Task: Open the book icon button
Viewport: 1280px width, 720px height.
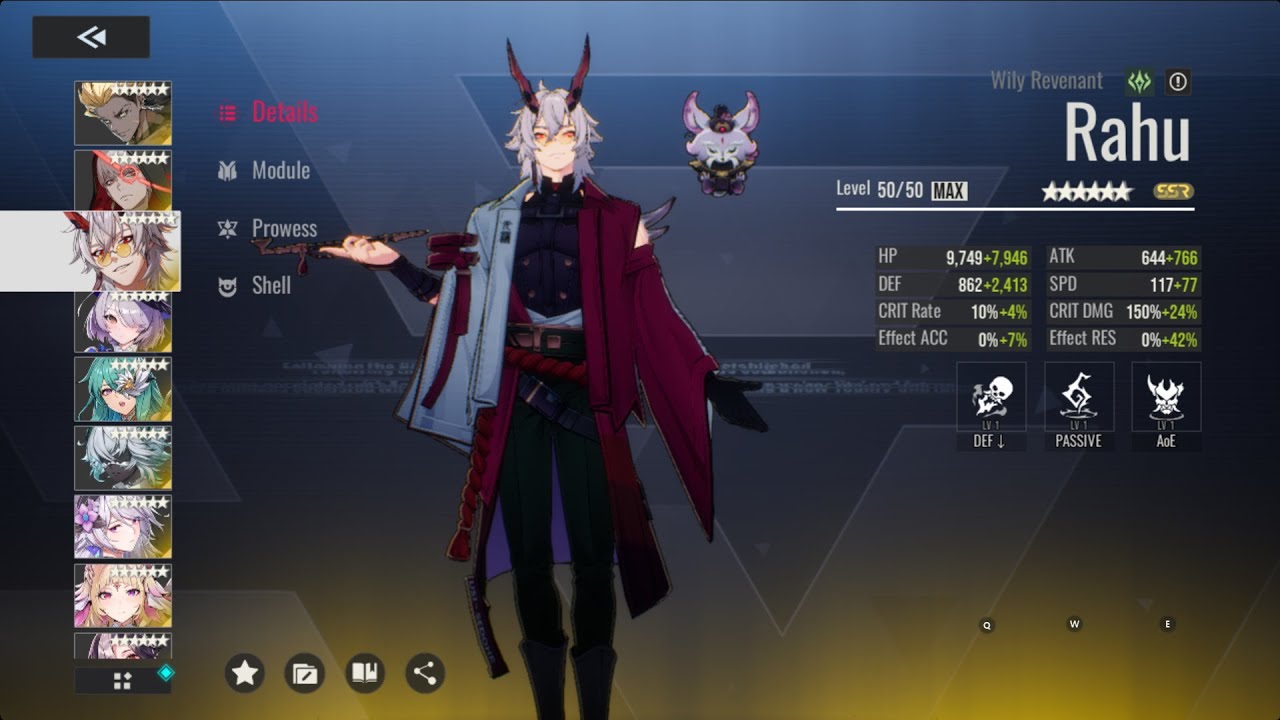Action: tap(365, 673)
